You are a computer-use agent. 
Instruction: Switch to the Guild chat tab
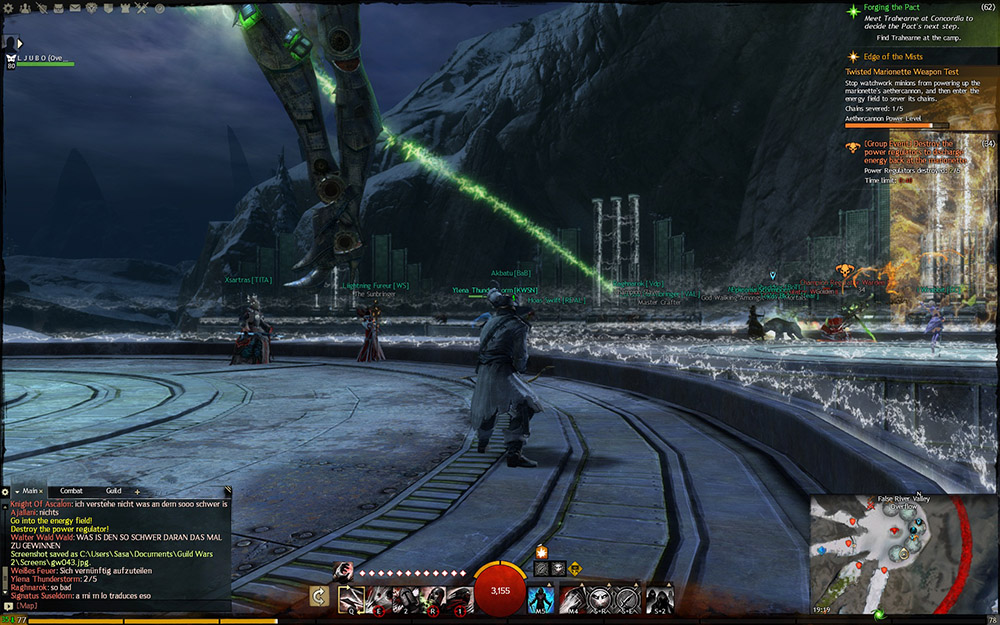113,491
